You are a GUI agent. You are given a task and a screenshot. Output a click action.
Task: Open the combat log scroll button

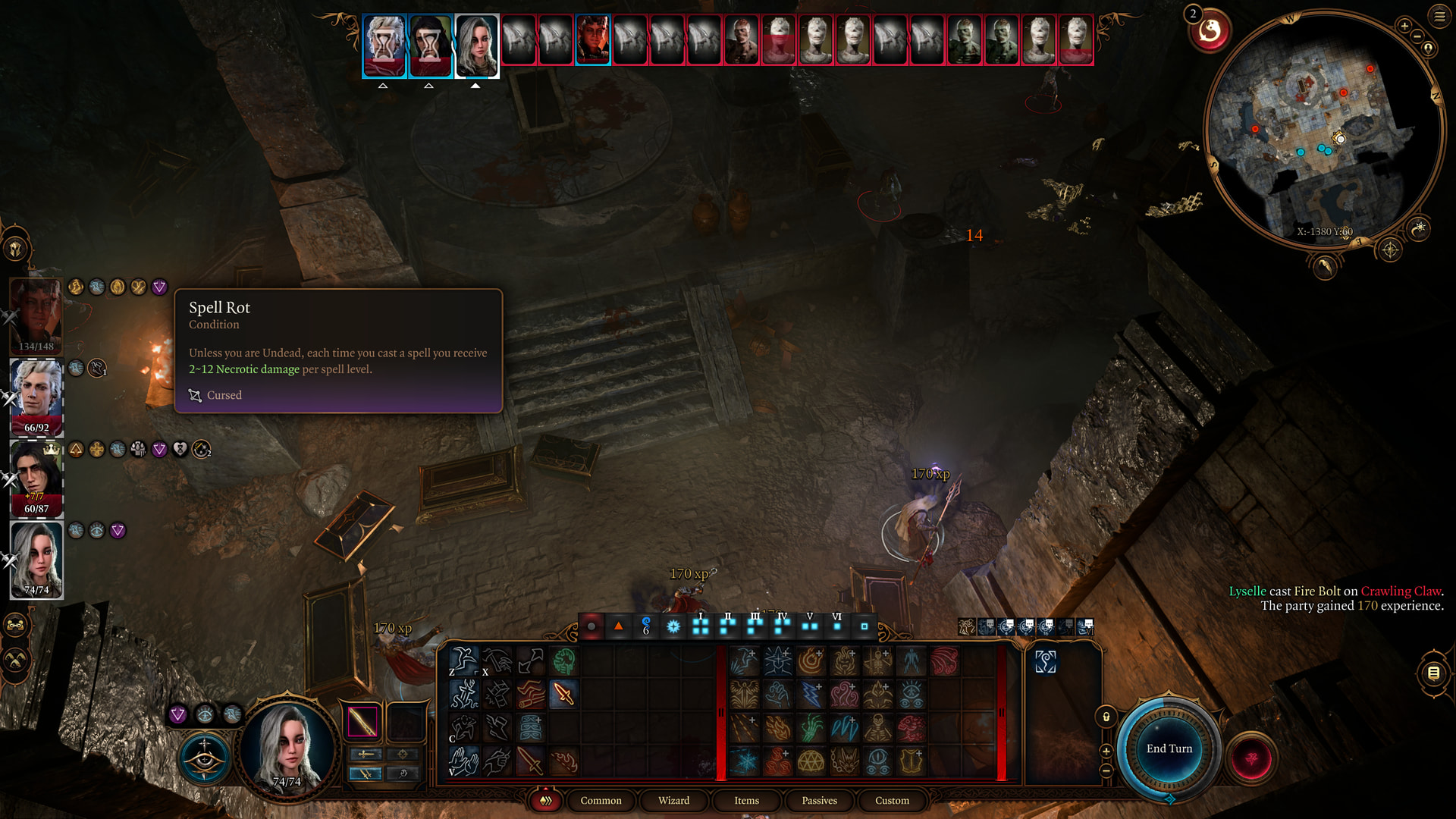click(1433, 673)
